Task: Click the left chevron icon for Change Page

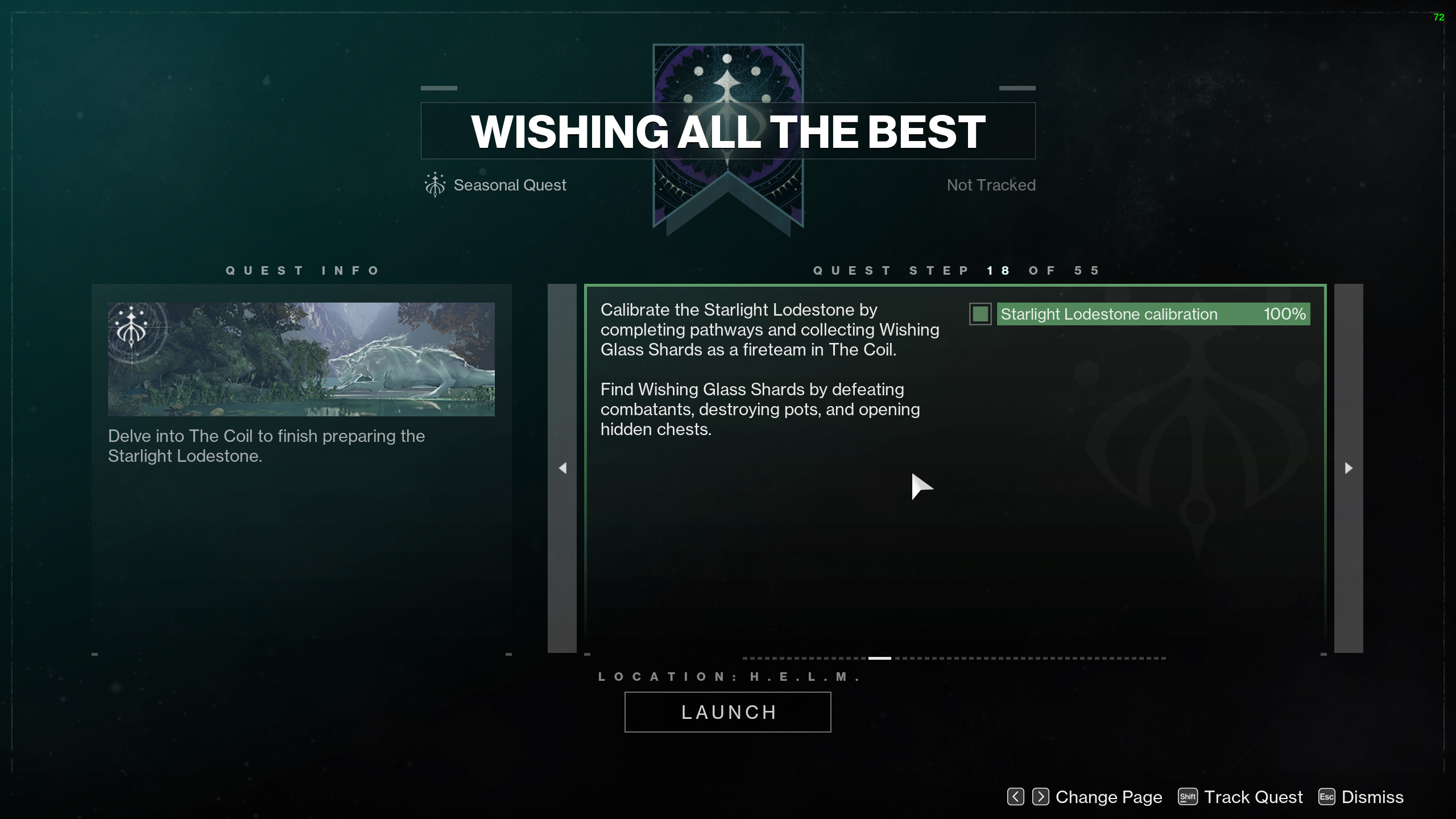Action: 1015,797
